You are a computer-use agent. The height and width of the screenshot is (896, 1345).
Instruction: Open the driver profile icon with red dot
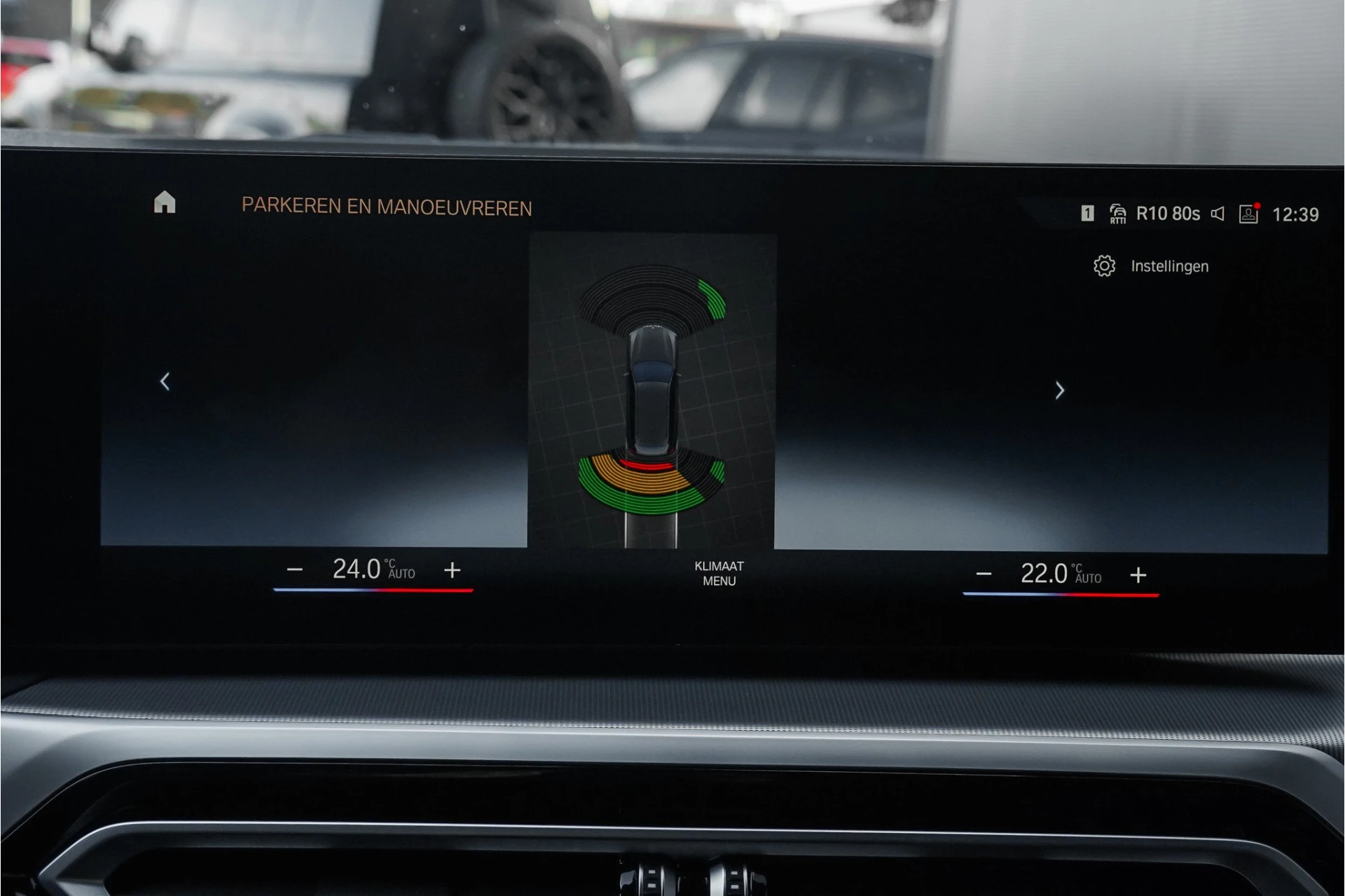tap(1249, 214)
